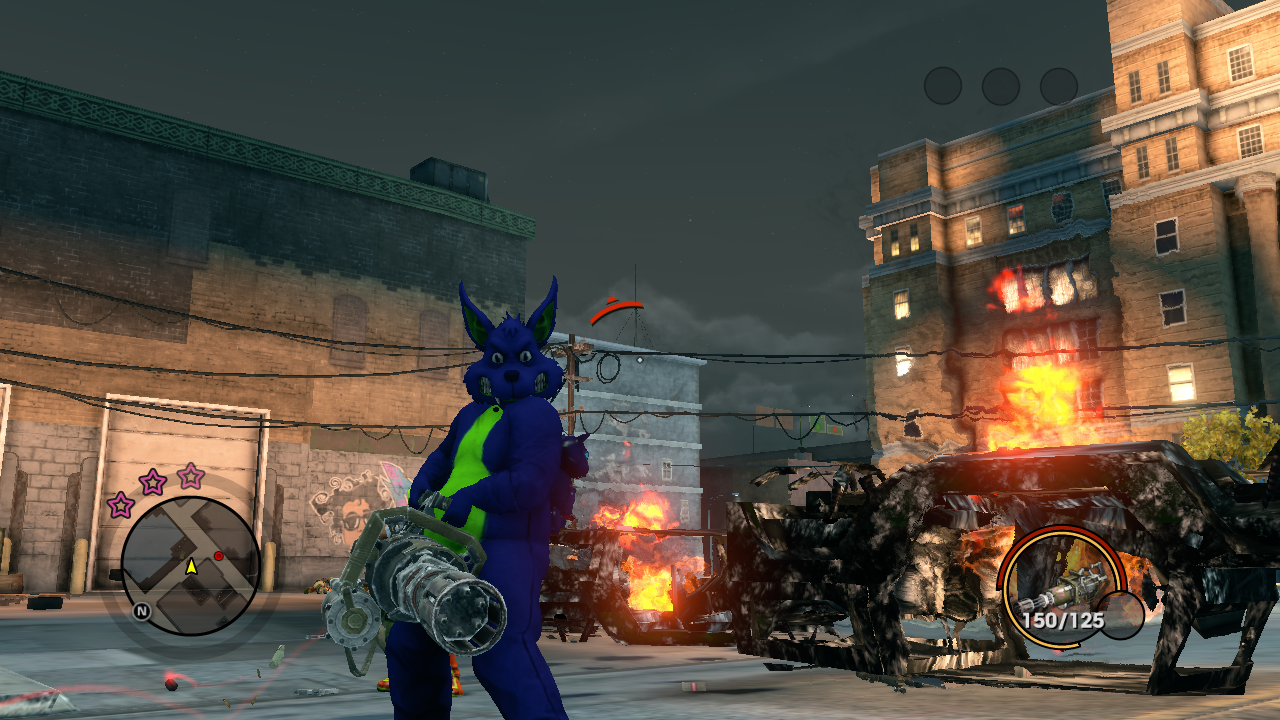Click the circular minimap
This screenshot has height=720, width=1280.
190,566
